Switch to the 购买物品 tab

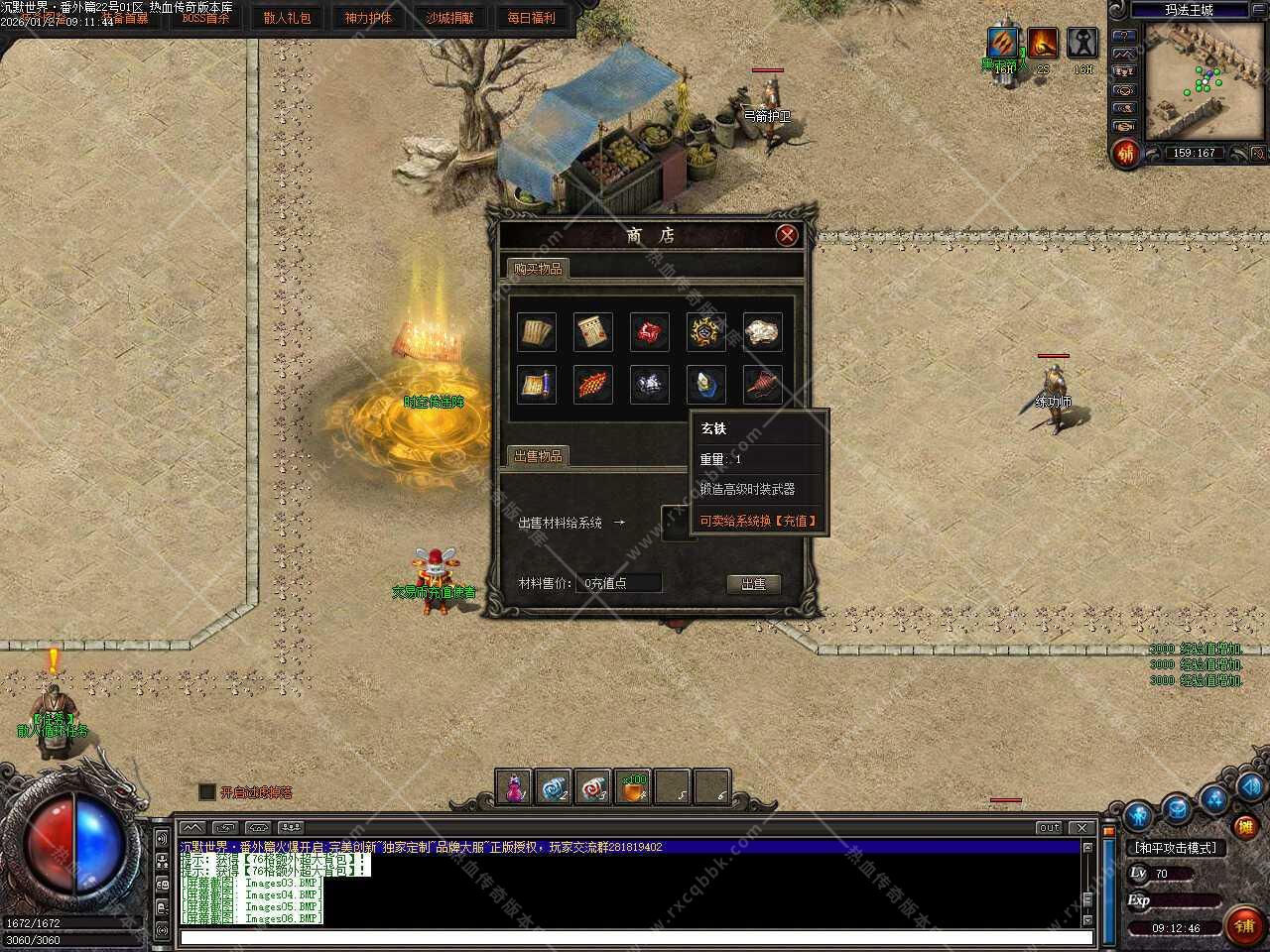point(538,269)
